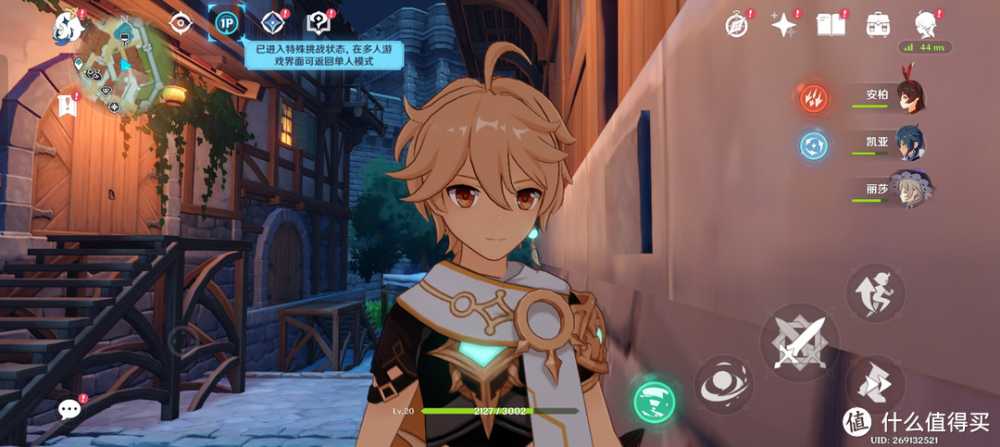
Task: Open the four-pointed star Wish icon
Action: [784, 24]
